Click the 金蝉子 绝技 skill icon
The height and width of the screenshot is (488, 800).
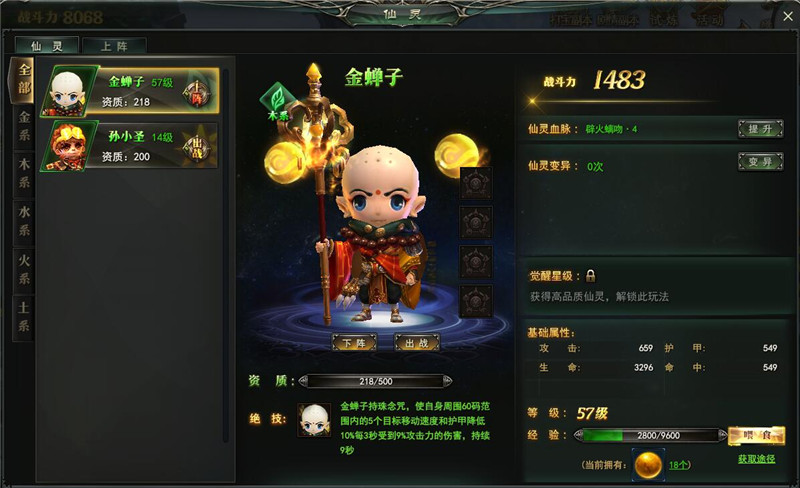(x=315, y=420)
